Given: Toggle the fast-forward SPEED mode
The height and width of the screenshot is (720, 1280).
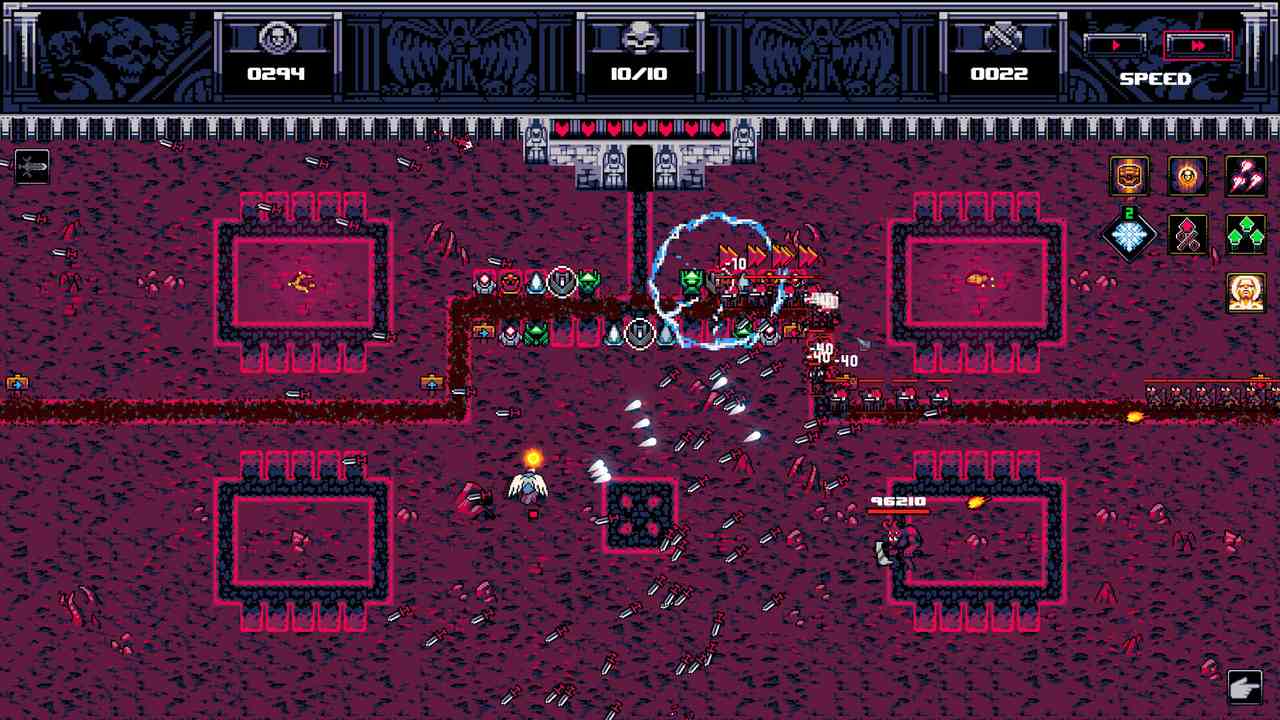Looking at the screenshot, I should tap(1198, 44).
